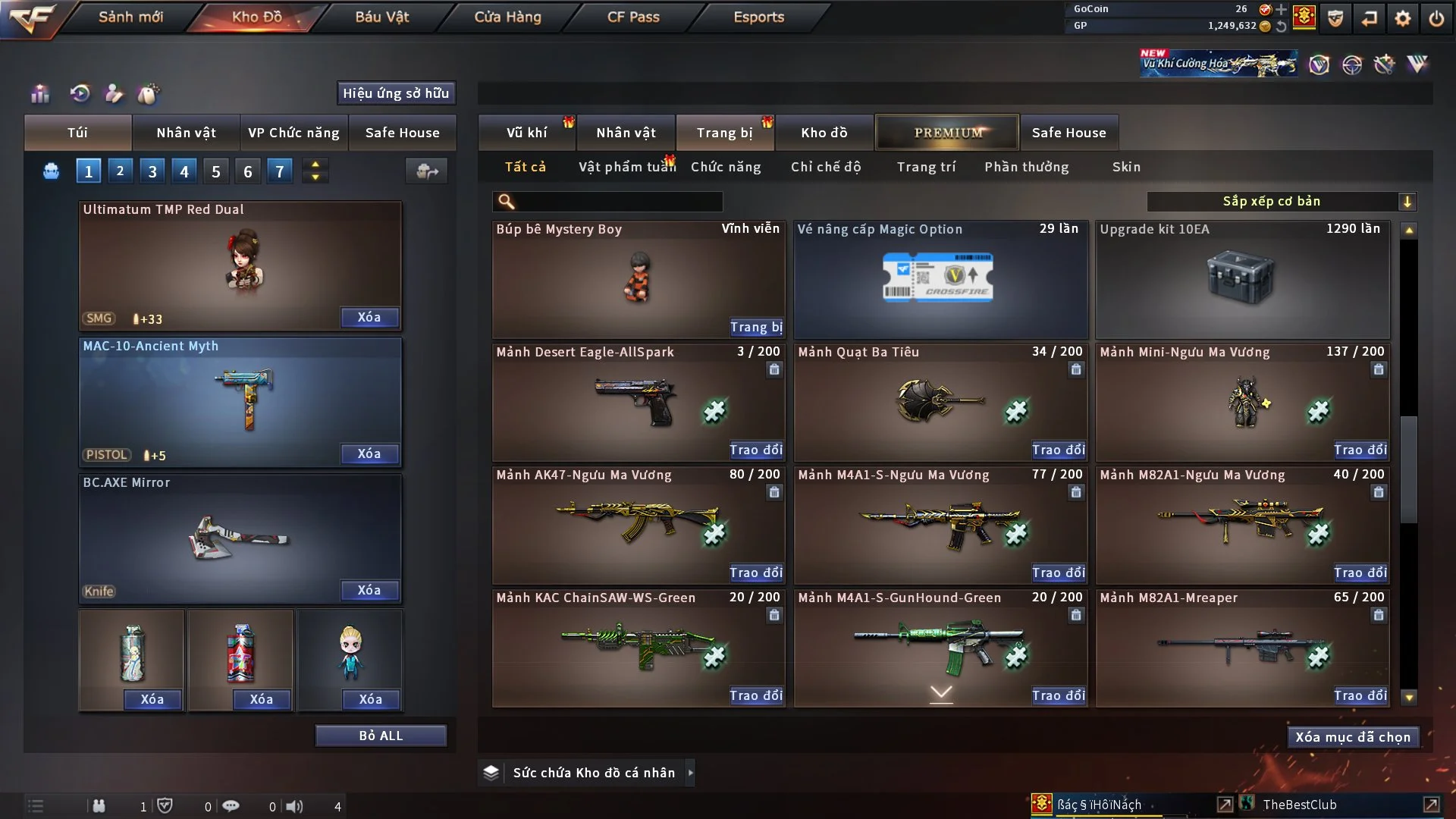Click inside the search input field
Screen dimensions: 1456x819
point(607,202)
